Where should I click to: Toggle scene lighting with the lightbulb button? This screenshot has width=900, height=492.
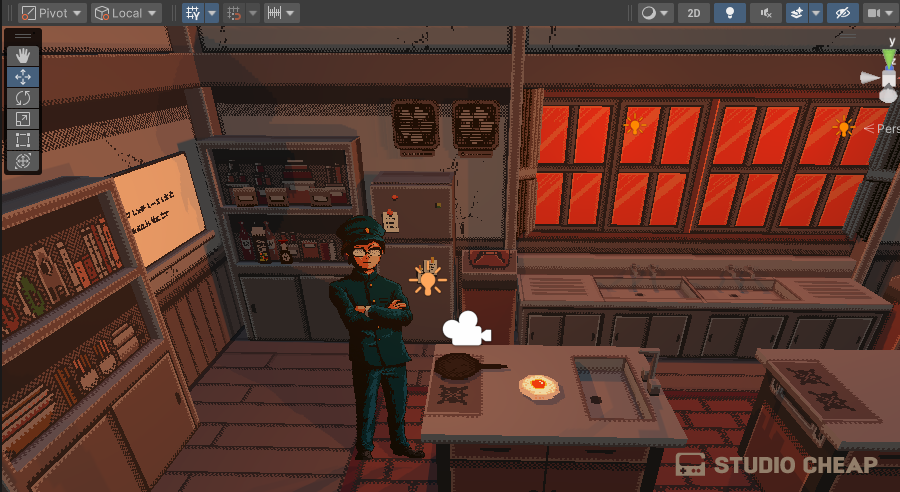pyautogui.click(x=730, y=13)
